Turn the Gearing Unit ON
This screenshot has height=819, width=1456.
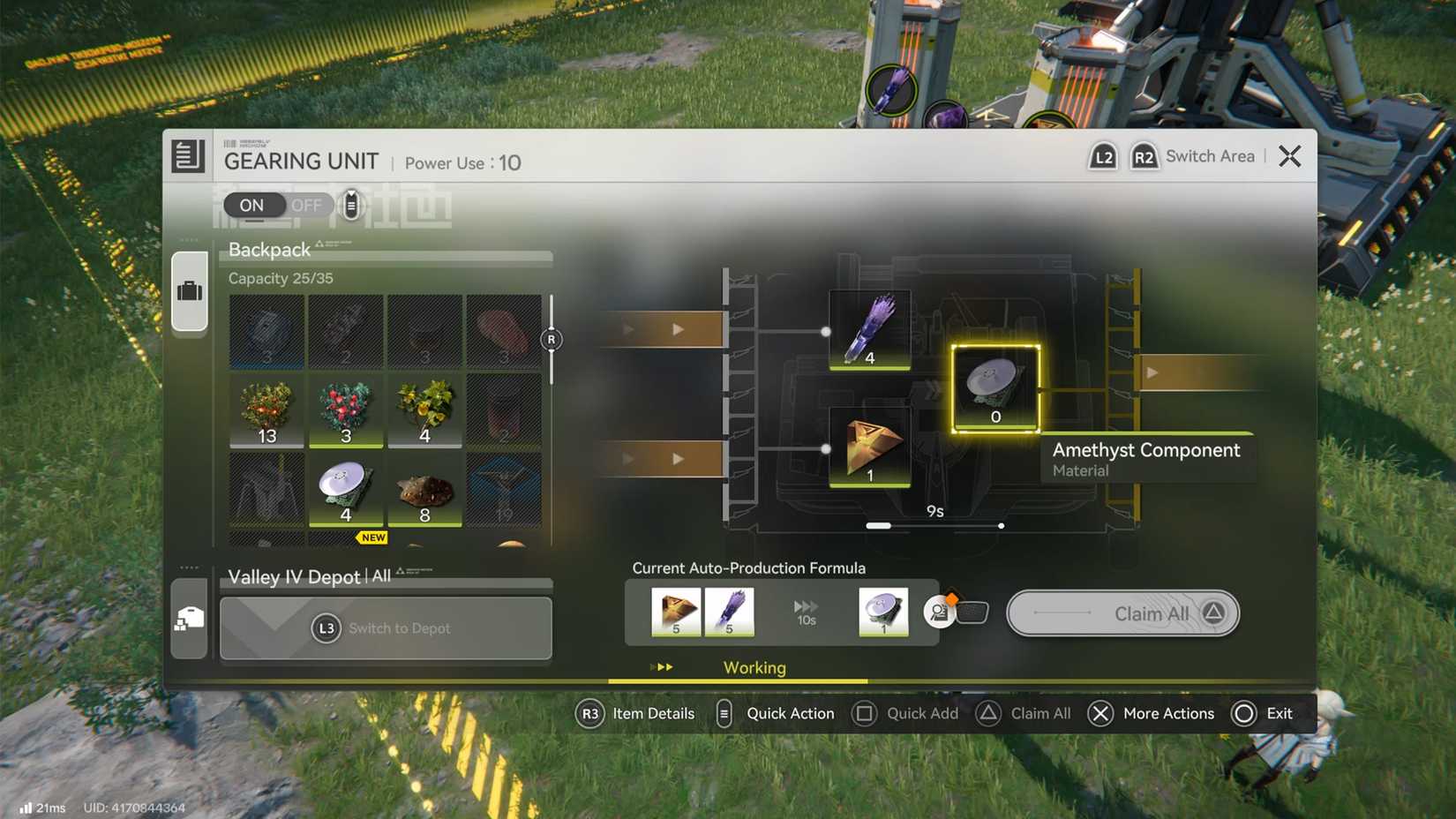click(251, 205)
